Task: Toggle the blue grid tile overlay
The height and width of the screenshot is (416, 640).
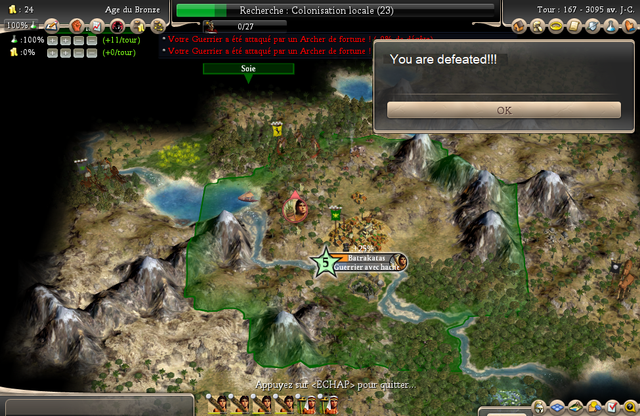Action: (559, 406)
